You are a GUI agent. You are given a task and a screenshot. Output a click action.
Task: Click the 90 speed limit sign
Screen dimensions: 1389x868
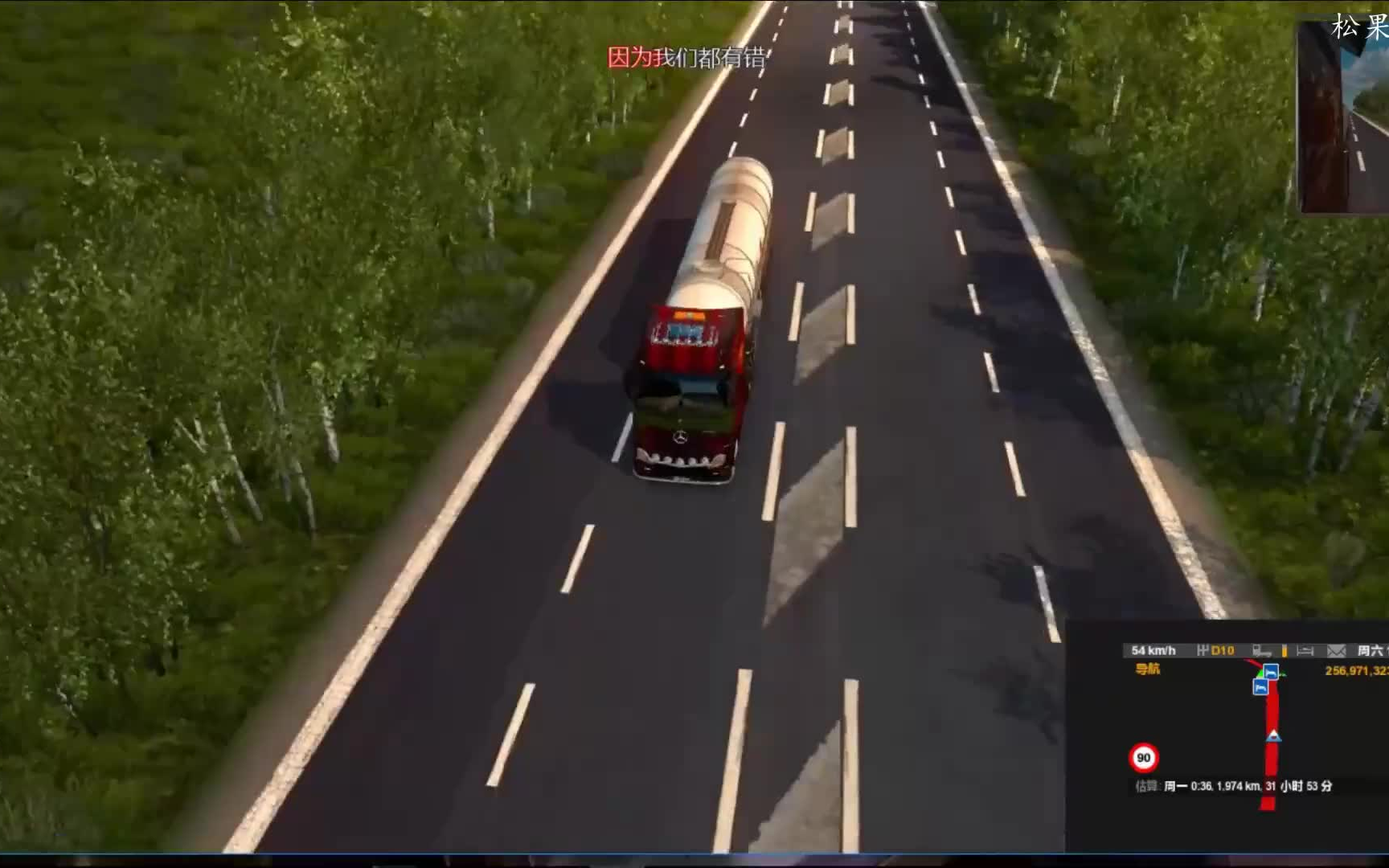pyautogui.click(x=1144, y=758)
